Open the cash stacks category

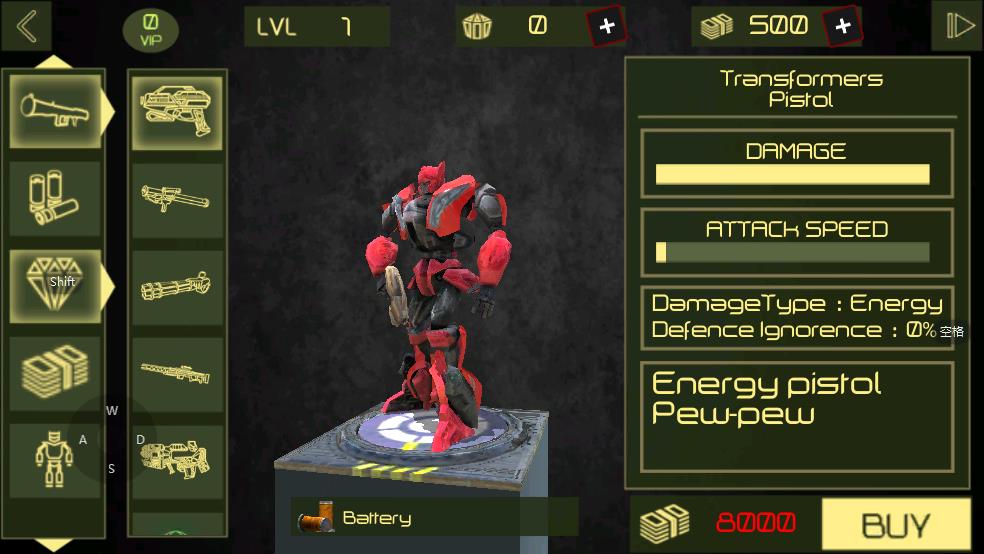[56, 371]
